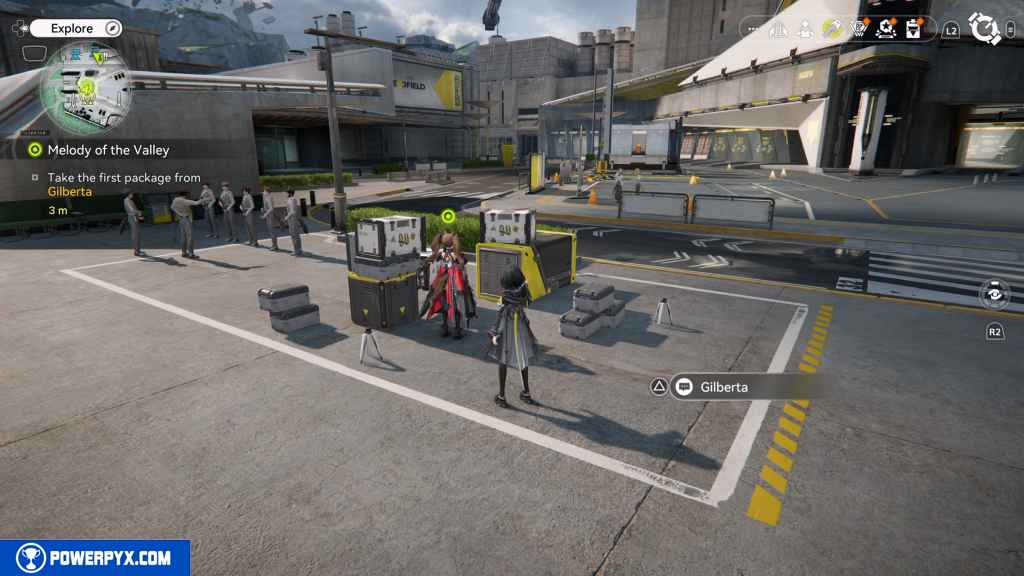Open the shield icon with orange notification dot
The height and width of the screenshot is (576, 1024).
[x=859, y=29]
